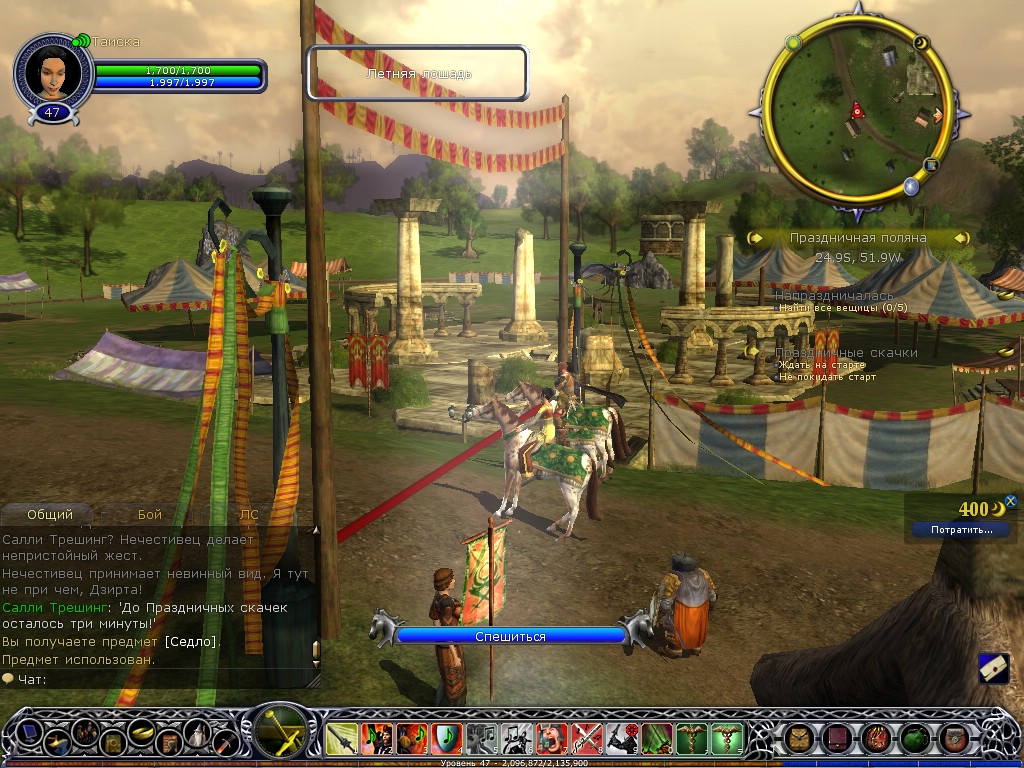Screen dimensions: 1024x768
Task: Click the 'Спешиться' dismount bar
Action: (x=511, y=636)
